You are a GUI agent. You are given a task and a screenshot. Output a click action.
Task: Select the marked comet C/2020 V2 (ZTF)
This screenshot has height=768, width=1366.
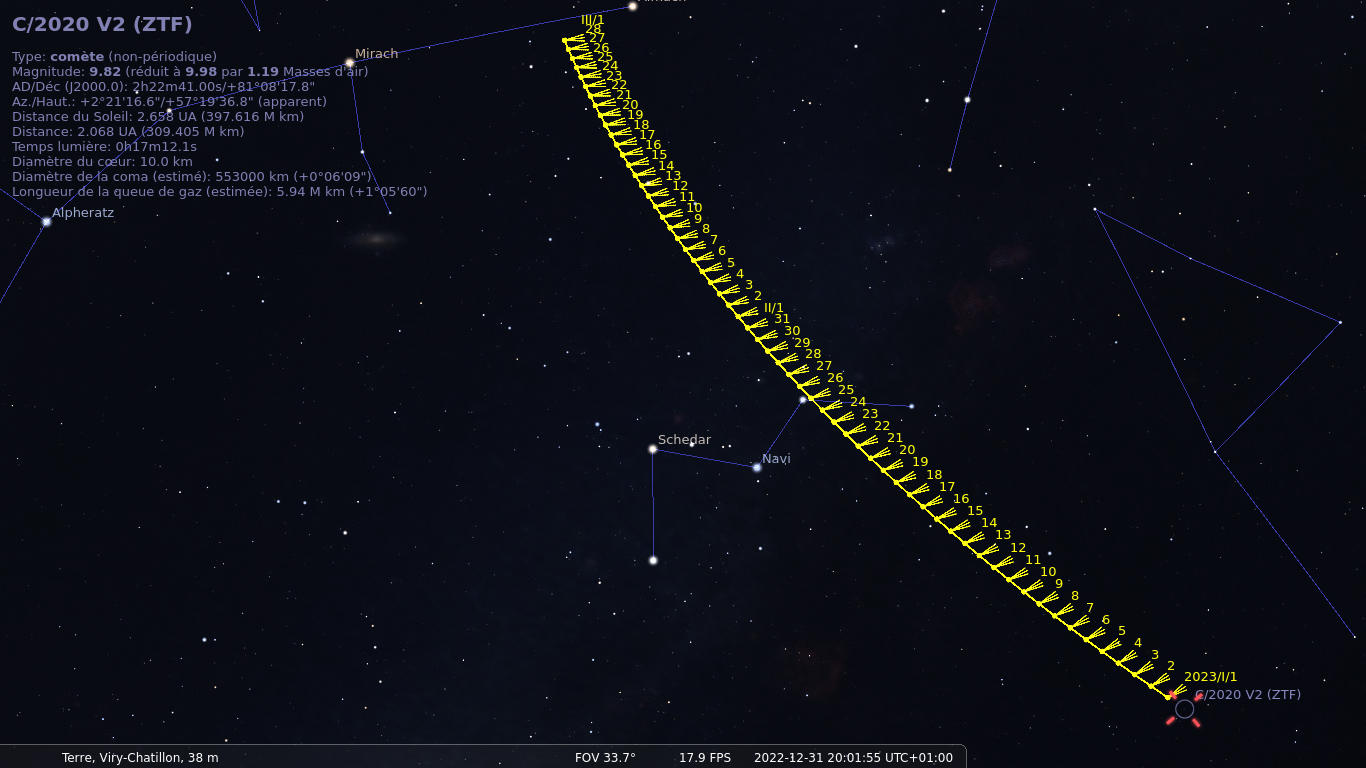coord(1184,709)
